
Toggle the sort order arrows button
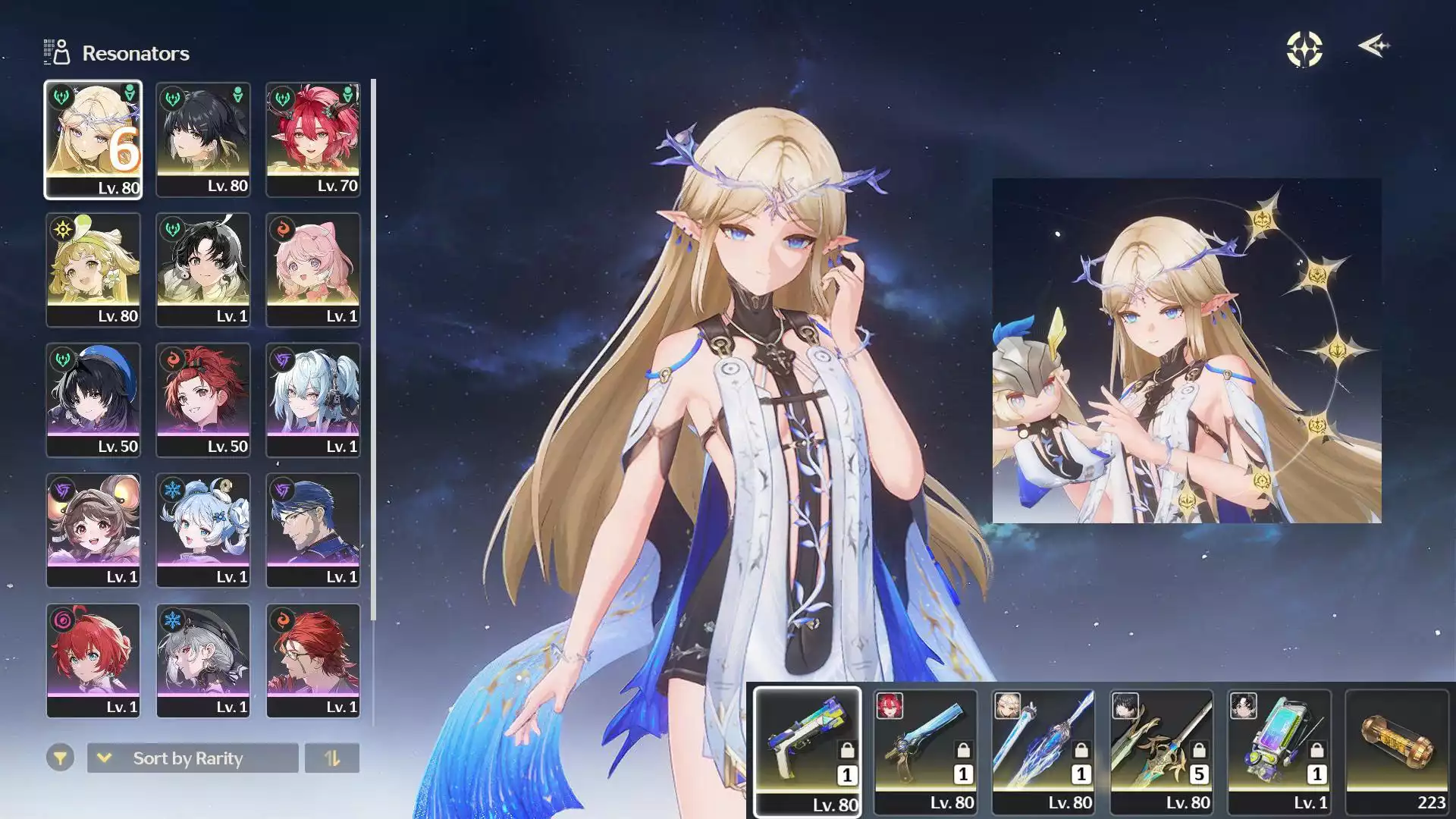click(332, 758)
